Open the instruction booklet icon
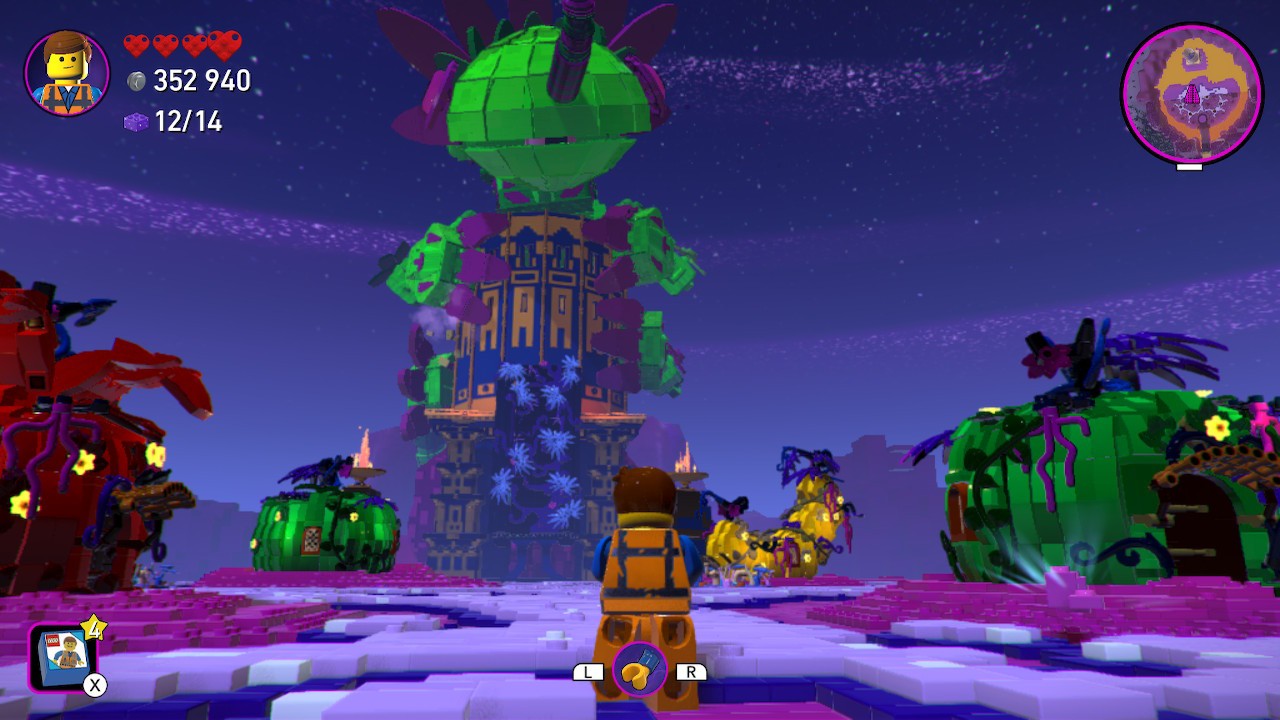The image size is (1280, 720). pyautogui.click(x=64, y=656)
